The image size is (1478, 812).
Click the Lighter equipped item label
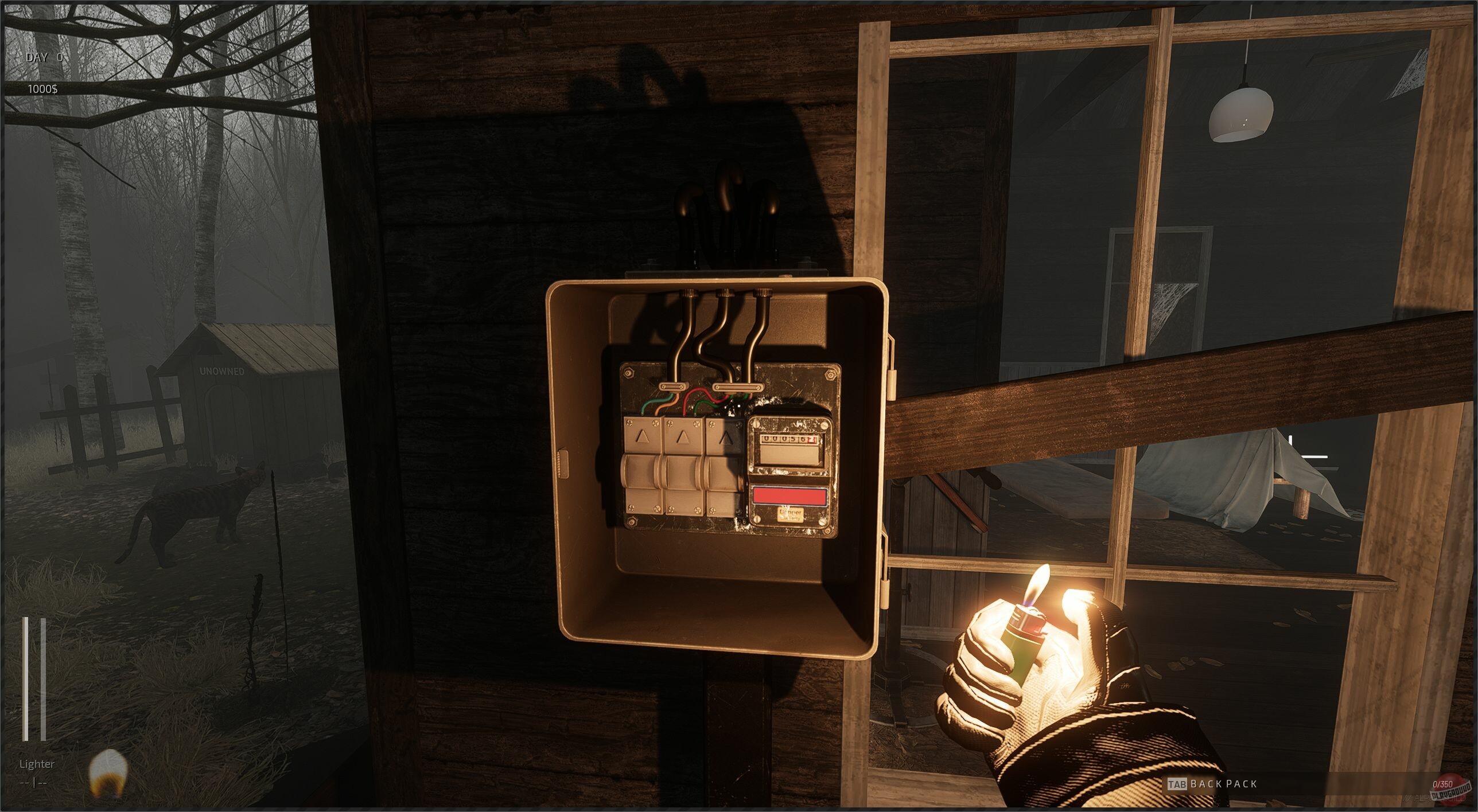tap(37, 764)
